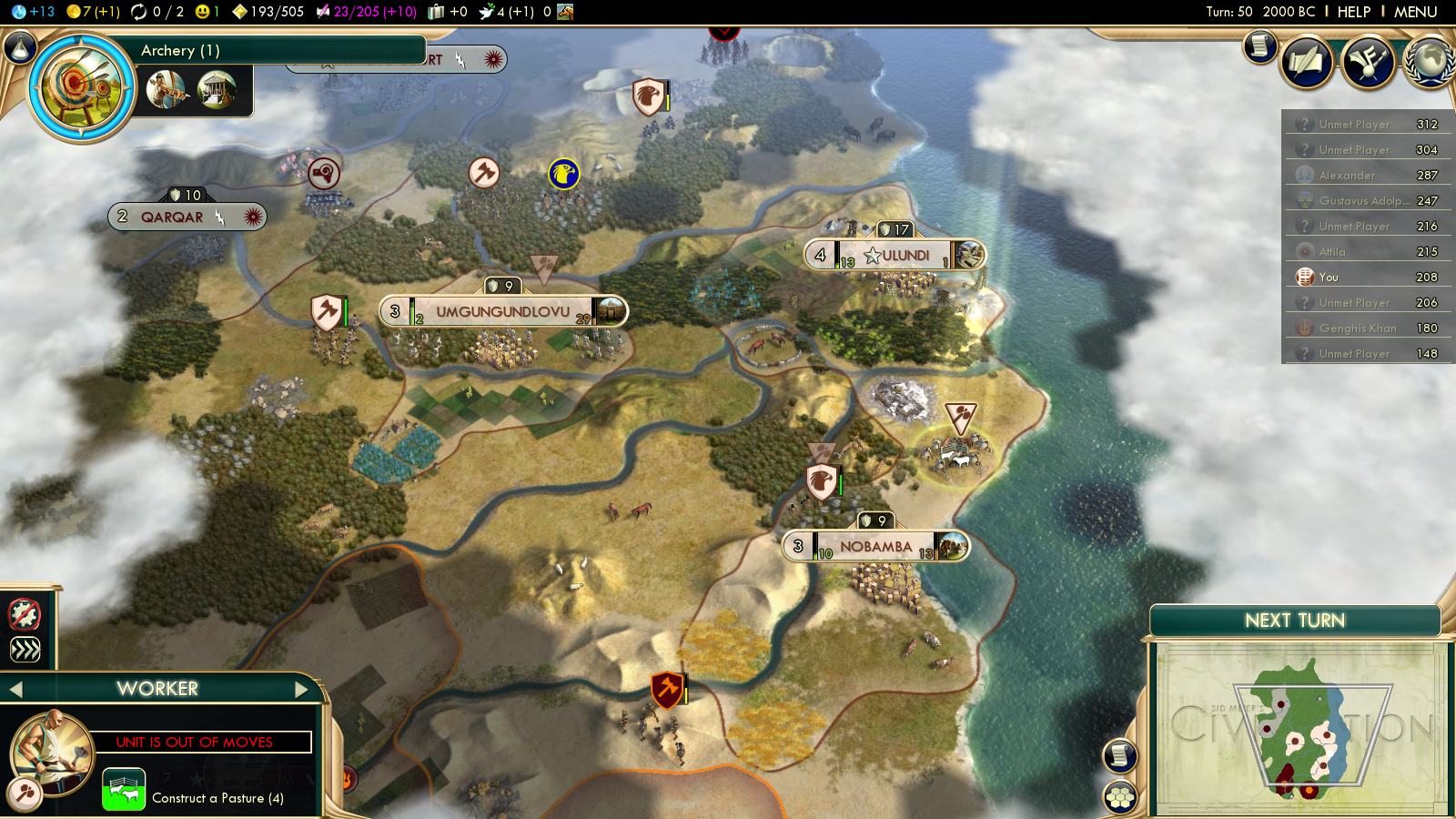Open the Ulundi city banner
The height and width of the screenshot is (819, 1456).
click(x=895, y=255)
